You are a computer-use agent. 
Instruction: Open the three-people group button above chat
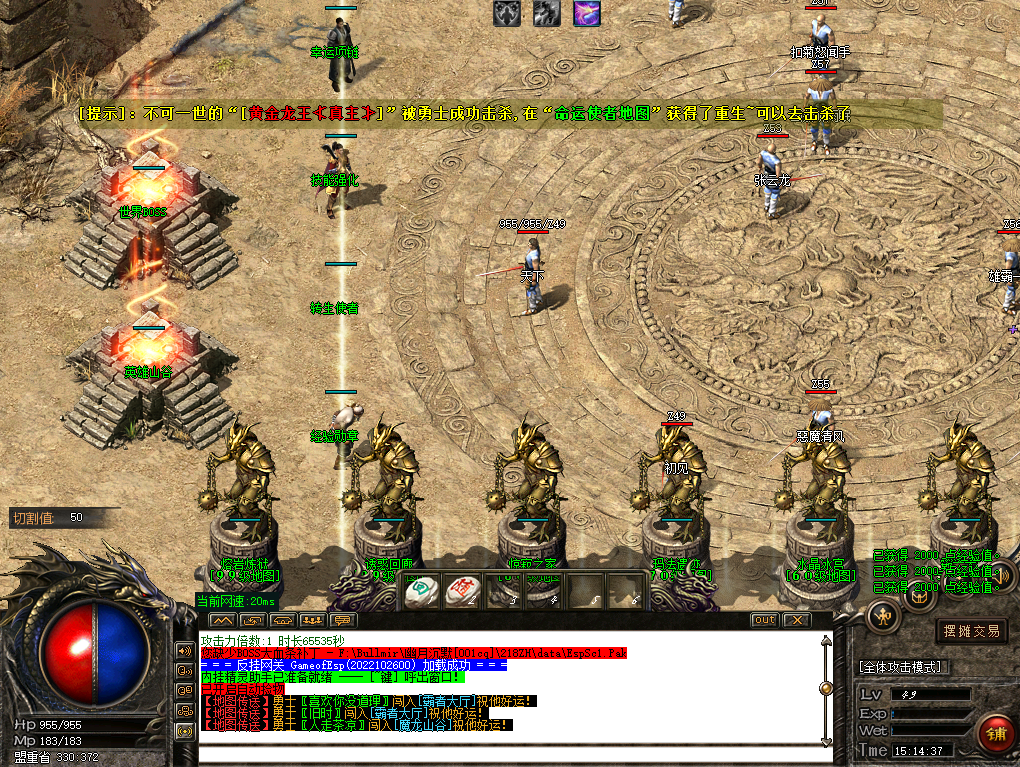click(x=311, y=621)
